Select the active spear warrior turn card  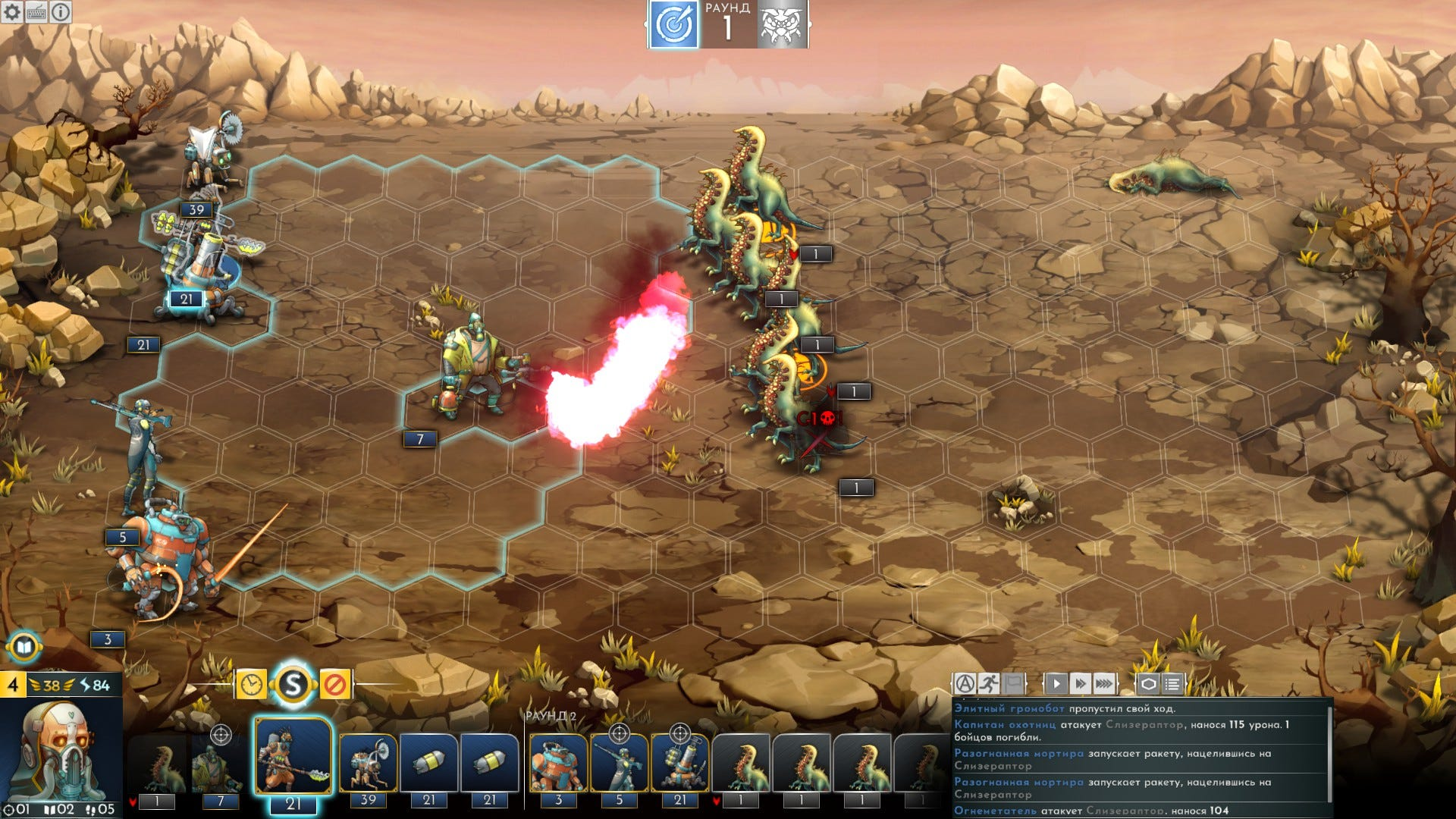(293, 758)
